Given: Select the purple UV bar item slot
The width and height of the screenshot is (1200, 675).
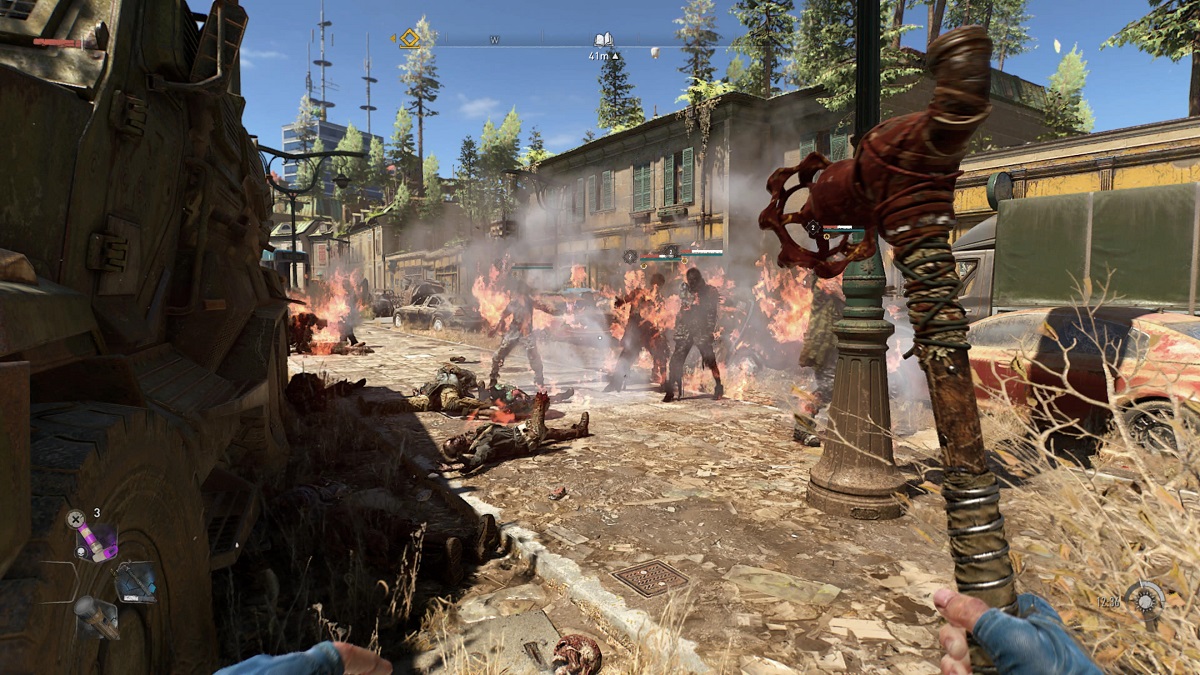Looking at the screenshot, I should click(x=96, y=540).
